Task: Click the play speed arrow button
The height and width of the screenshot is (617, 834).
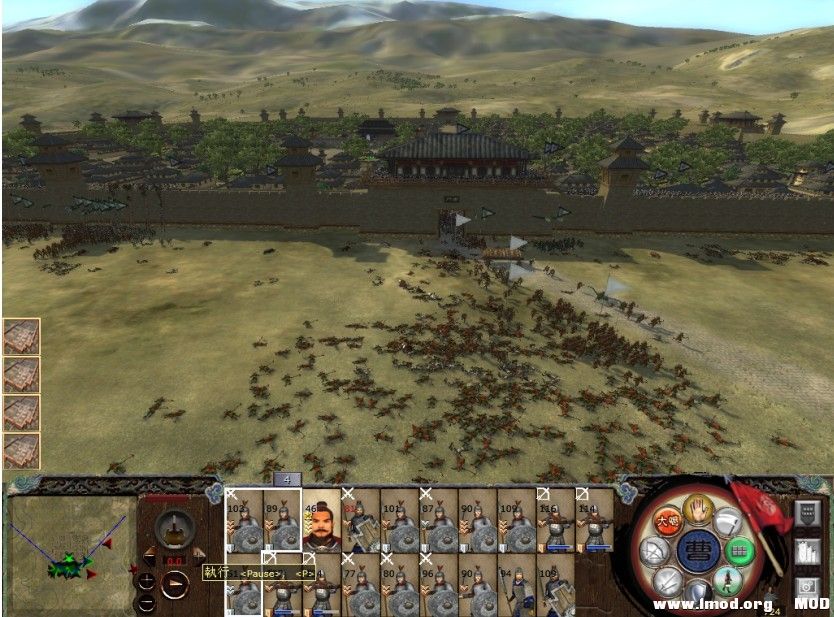Action: (x=174, y=584)
